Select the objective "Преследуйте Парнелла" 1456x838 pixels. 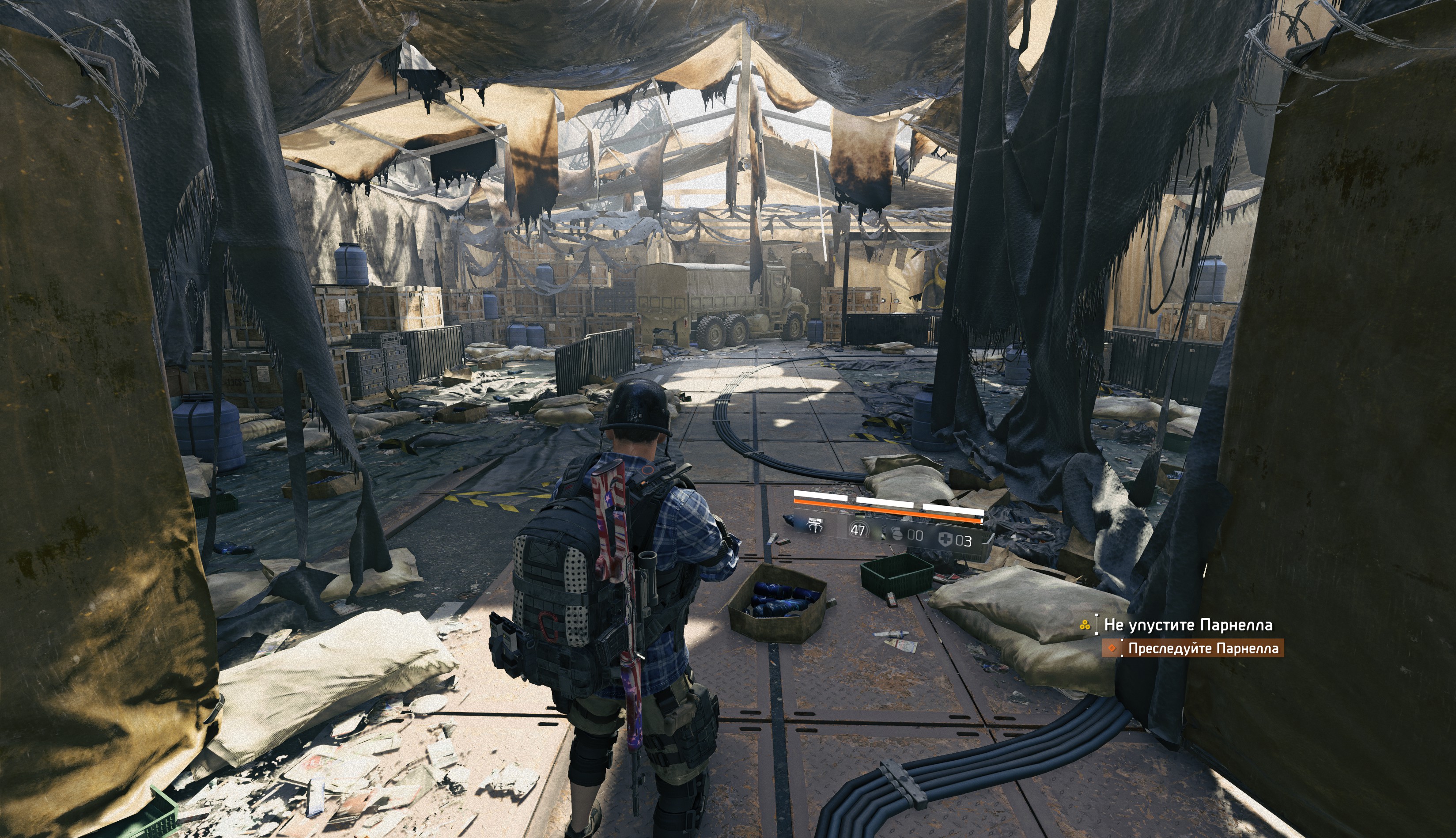coord(1203,648)
